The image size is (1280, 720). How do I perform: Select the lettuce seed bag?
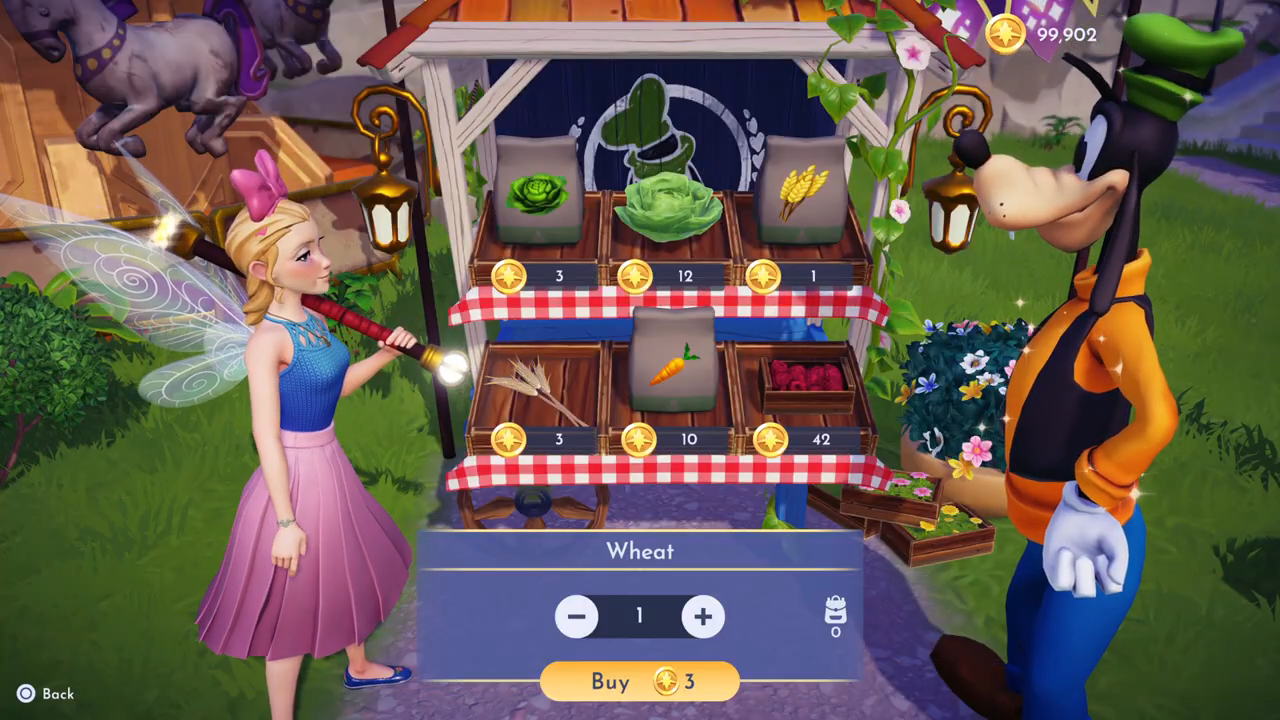537,192
